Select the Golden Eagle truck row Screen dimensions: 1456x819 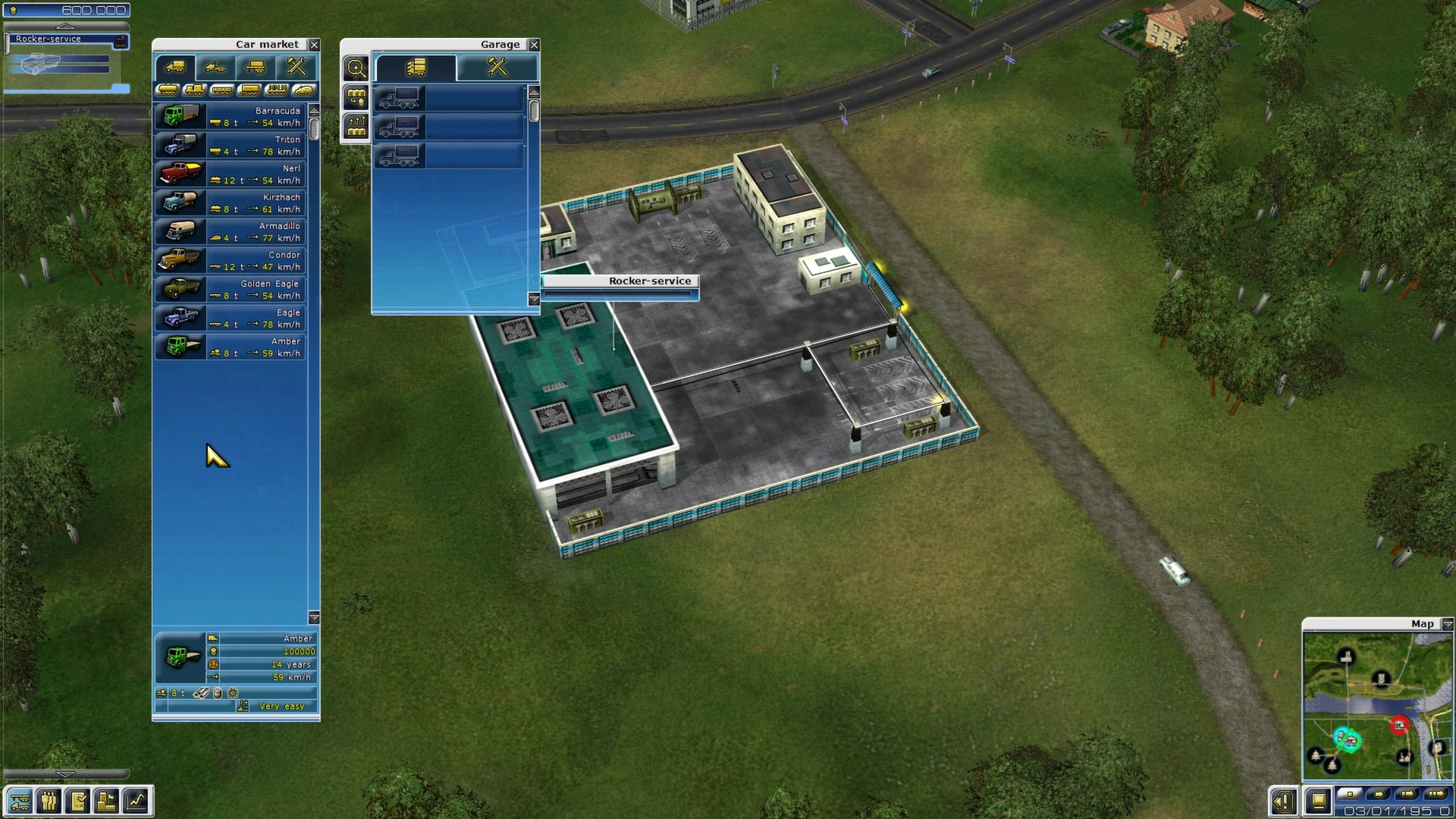[230, 290]
